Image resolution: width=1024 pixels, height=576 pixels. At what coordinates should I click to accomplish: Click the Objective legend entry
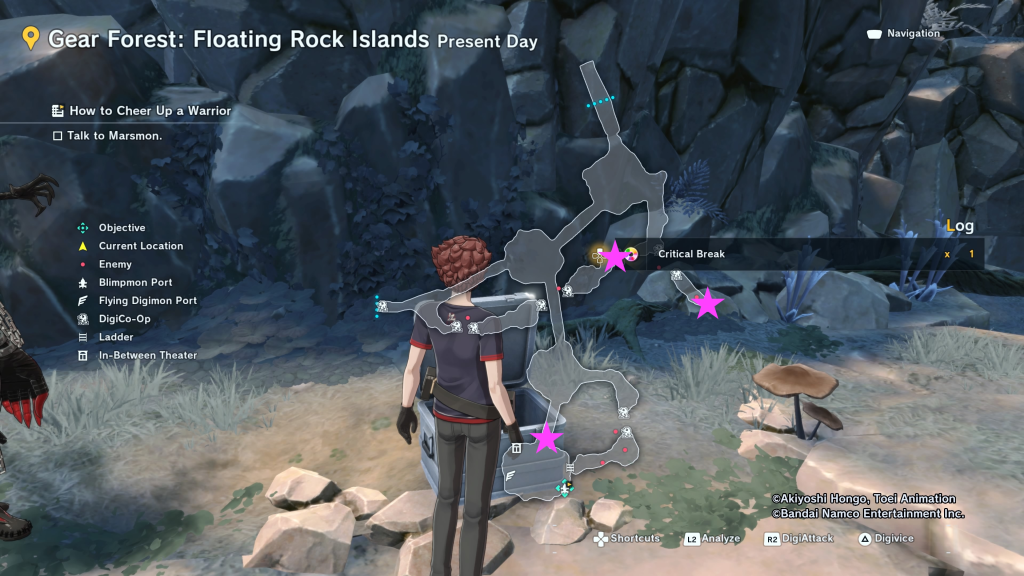(122, 228)
